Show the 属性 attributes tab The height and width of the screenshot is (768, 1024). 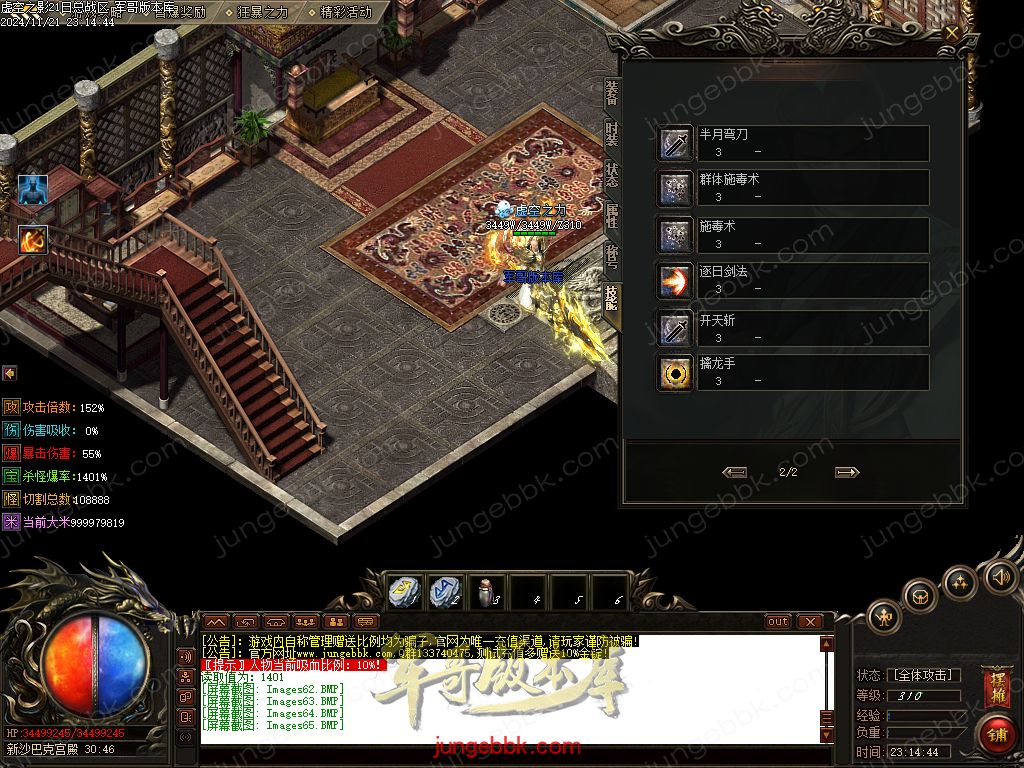(611, 217)
